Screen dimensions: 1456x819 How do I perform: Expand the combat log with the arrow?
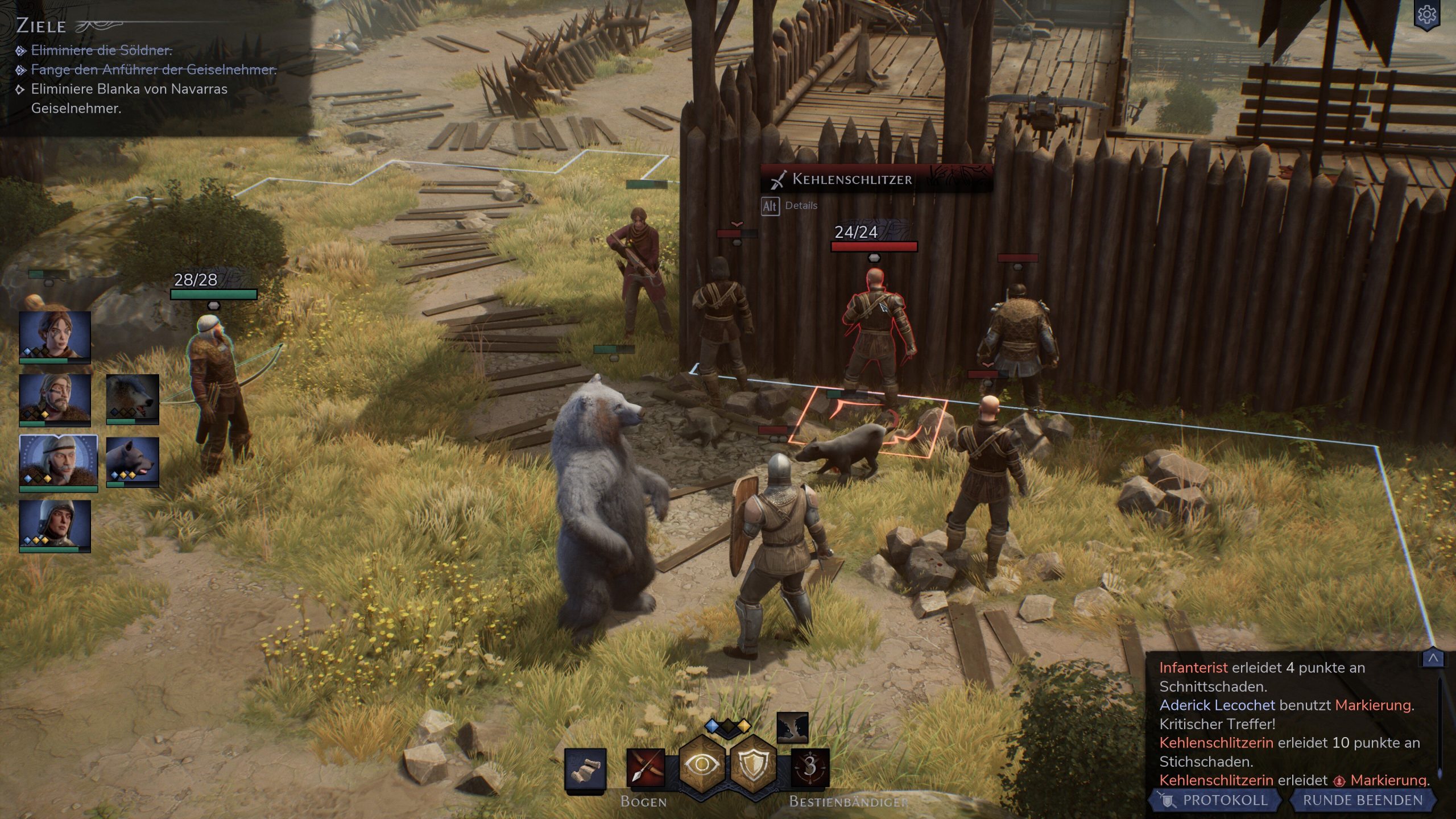coord(1433,659)
